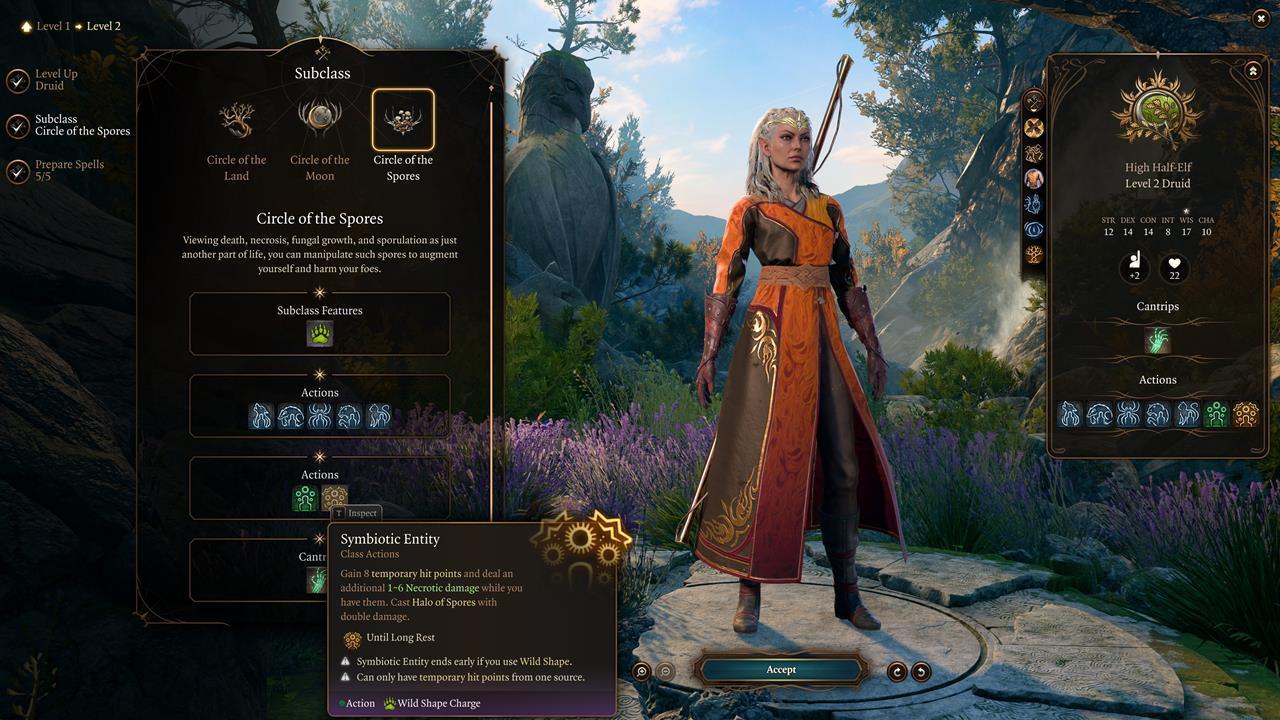This screenshot has width=1280, height=720.
Task: Go to the Prepare Spells step
Action: tap(68, 171)
